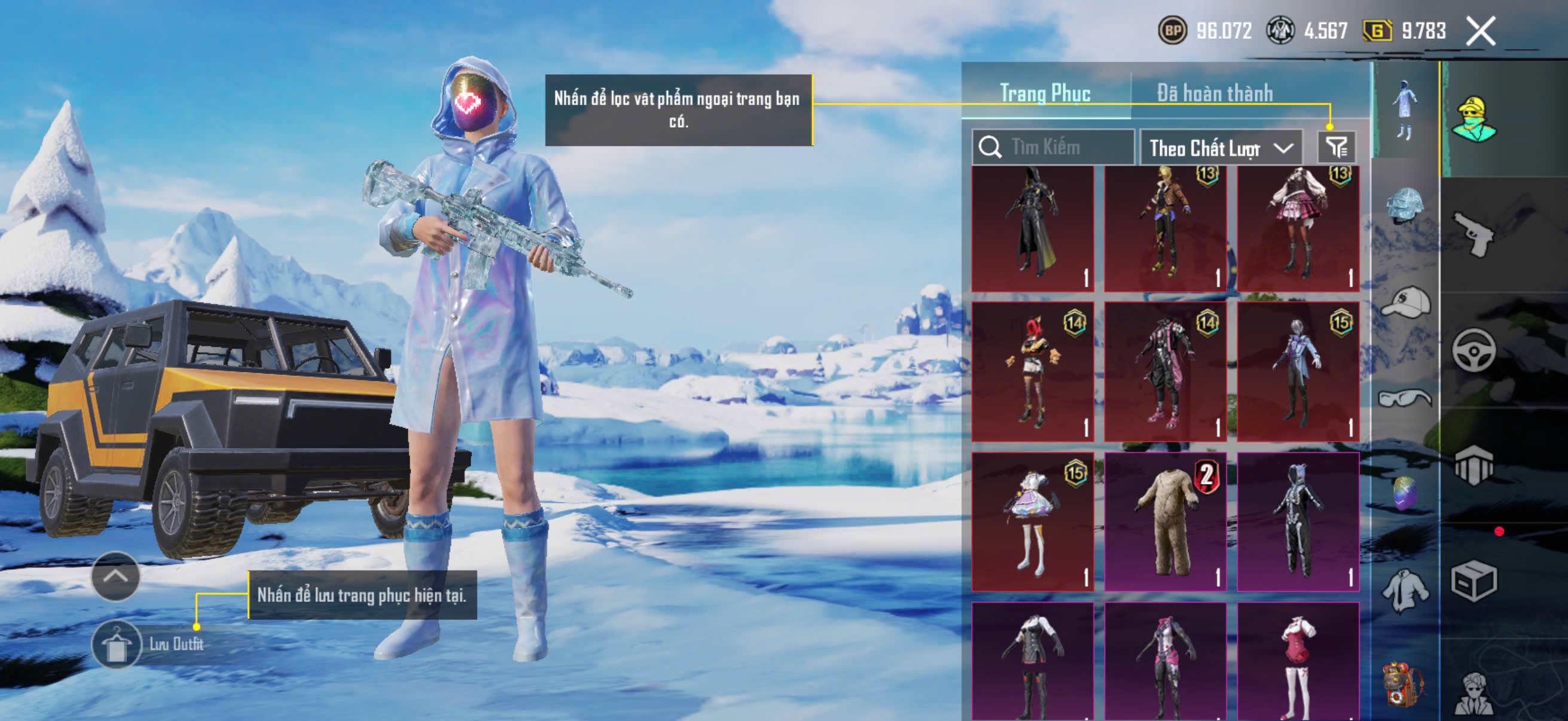Open the Theo Chất Lượng sort dropdown
The image size is (1568, 721).
coord(1221,148)
